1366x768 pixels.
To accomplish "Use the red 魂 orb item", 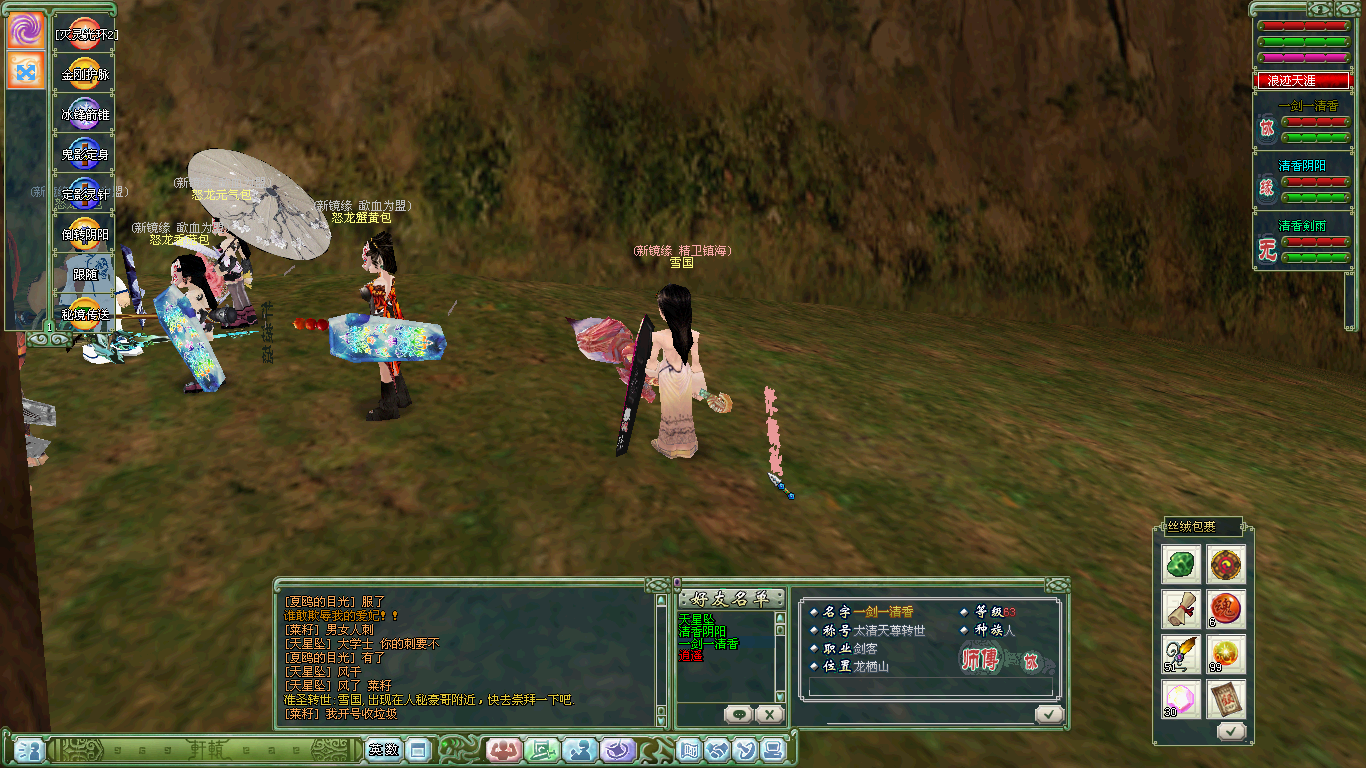I will point(1226,609).
